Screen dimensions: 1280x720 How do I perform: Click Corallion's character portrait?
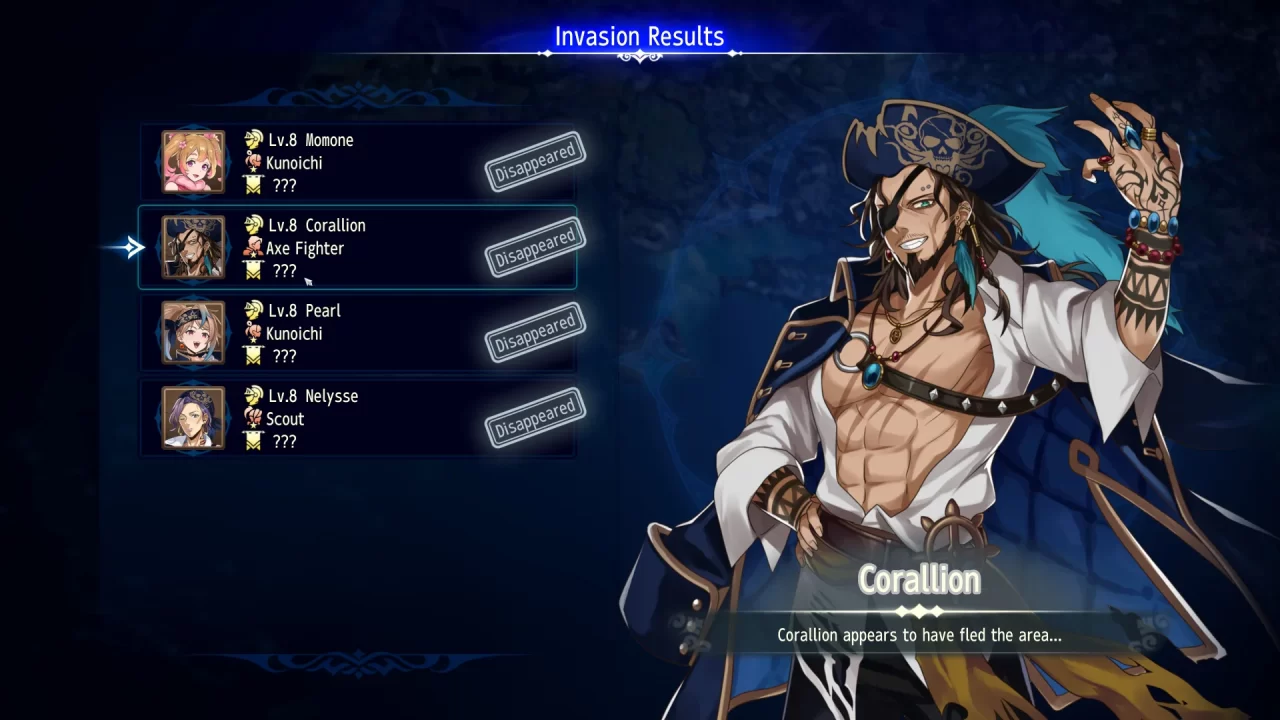pos(190,247)
